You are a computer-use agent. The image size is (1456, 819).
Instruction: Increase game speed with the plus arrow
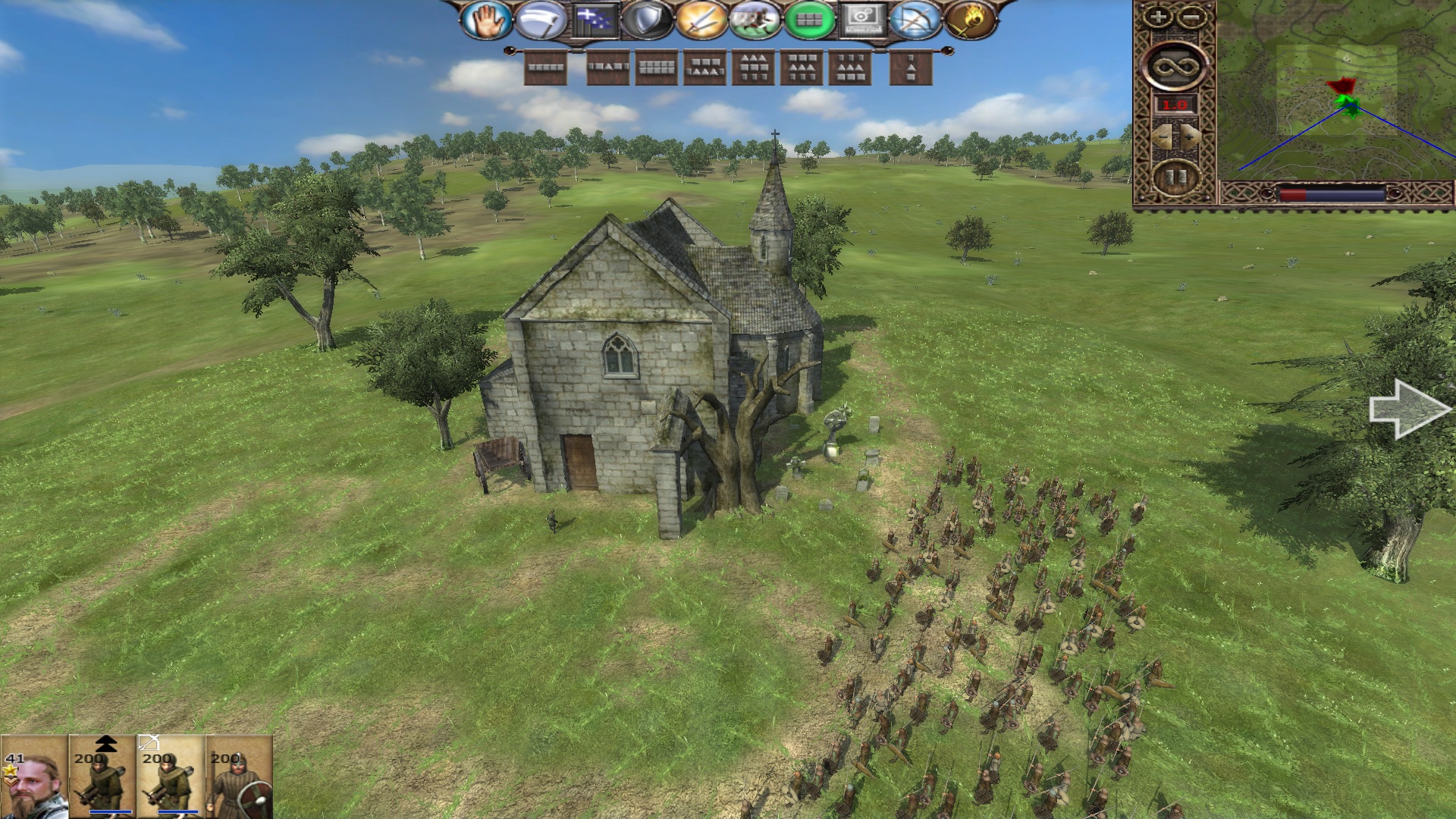[x=1191, y=136]
